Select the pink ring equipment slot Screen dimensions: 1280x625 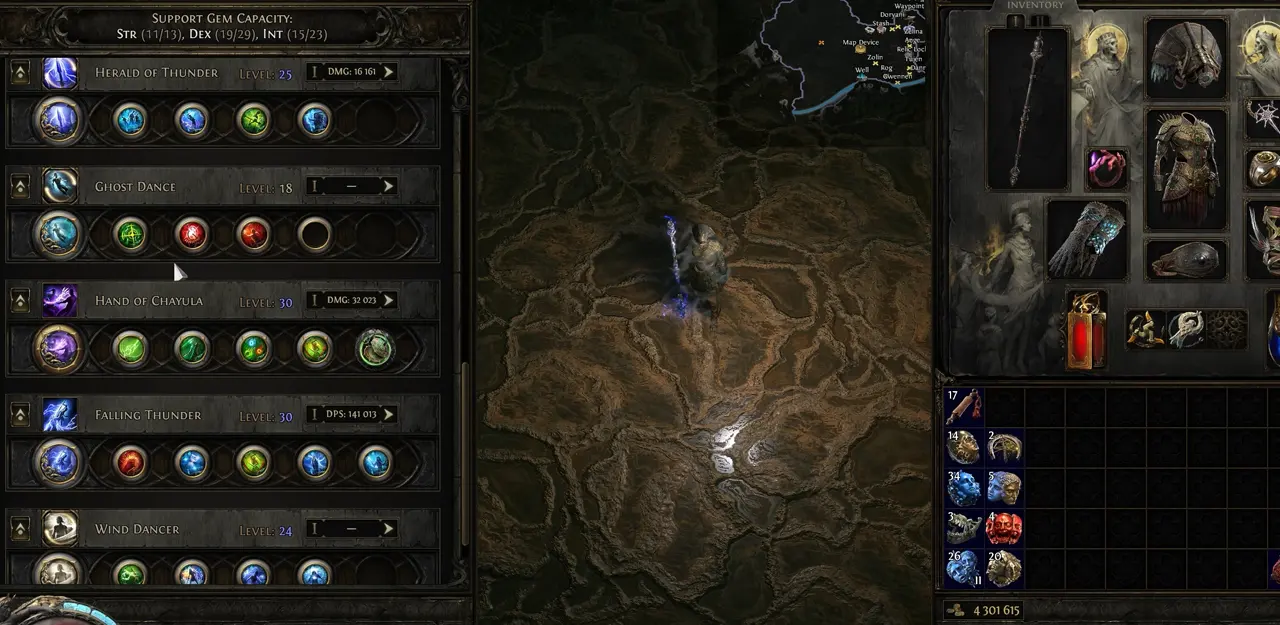[1106, 168]
